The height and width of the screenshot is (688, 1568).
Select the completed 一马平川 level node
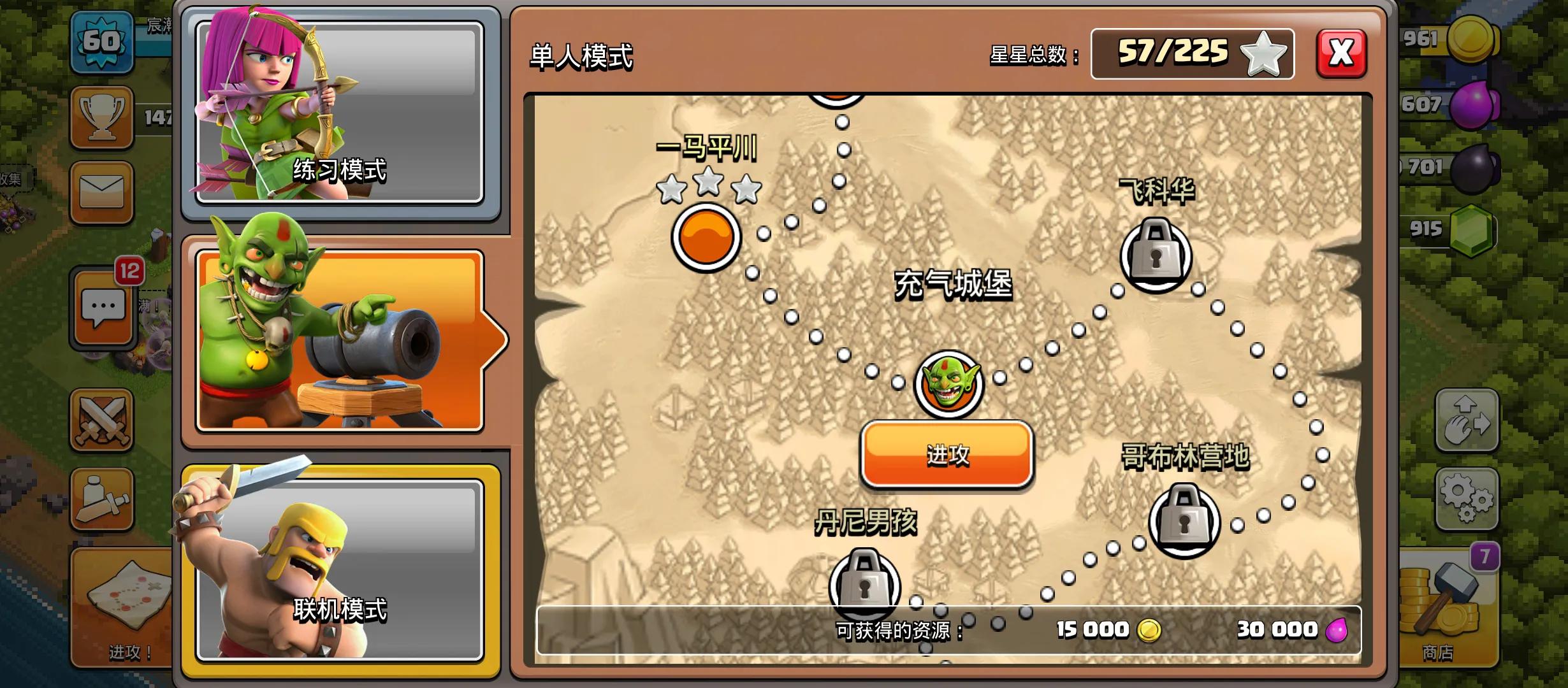coord(706,237)
